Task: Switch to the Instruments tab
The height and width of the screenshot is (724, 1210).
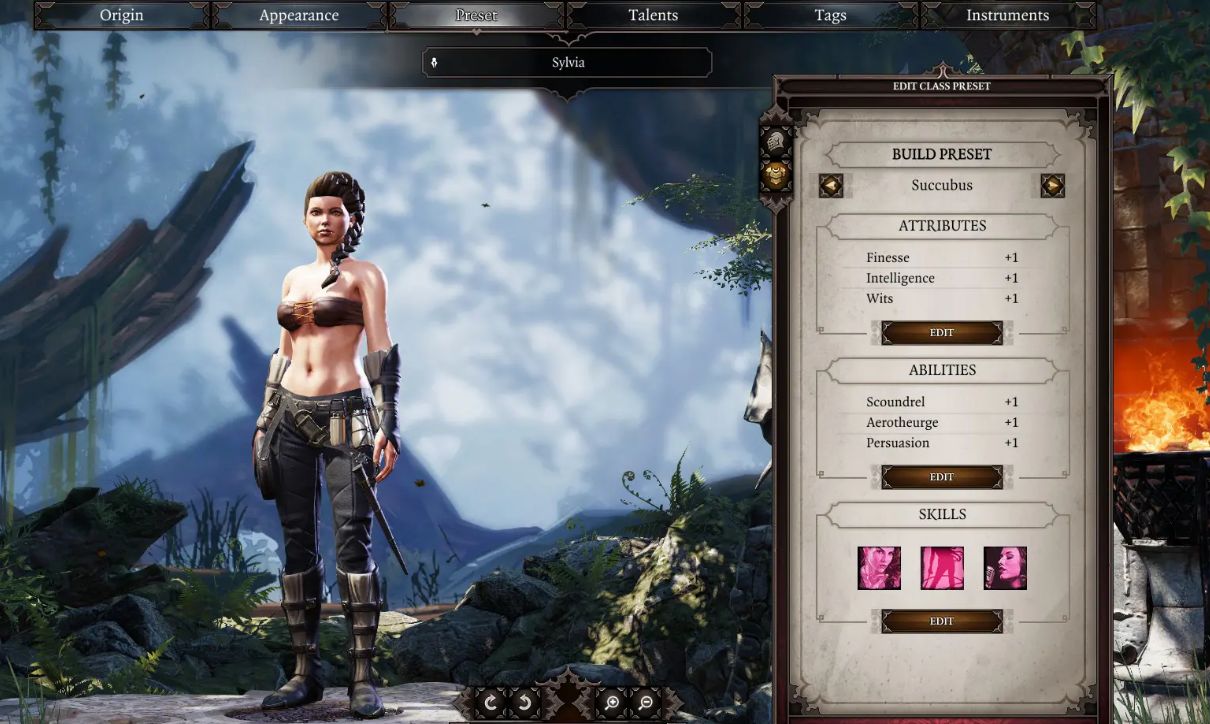Action: click(x=1007, y=15)
